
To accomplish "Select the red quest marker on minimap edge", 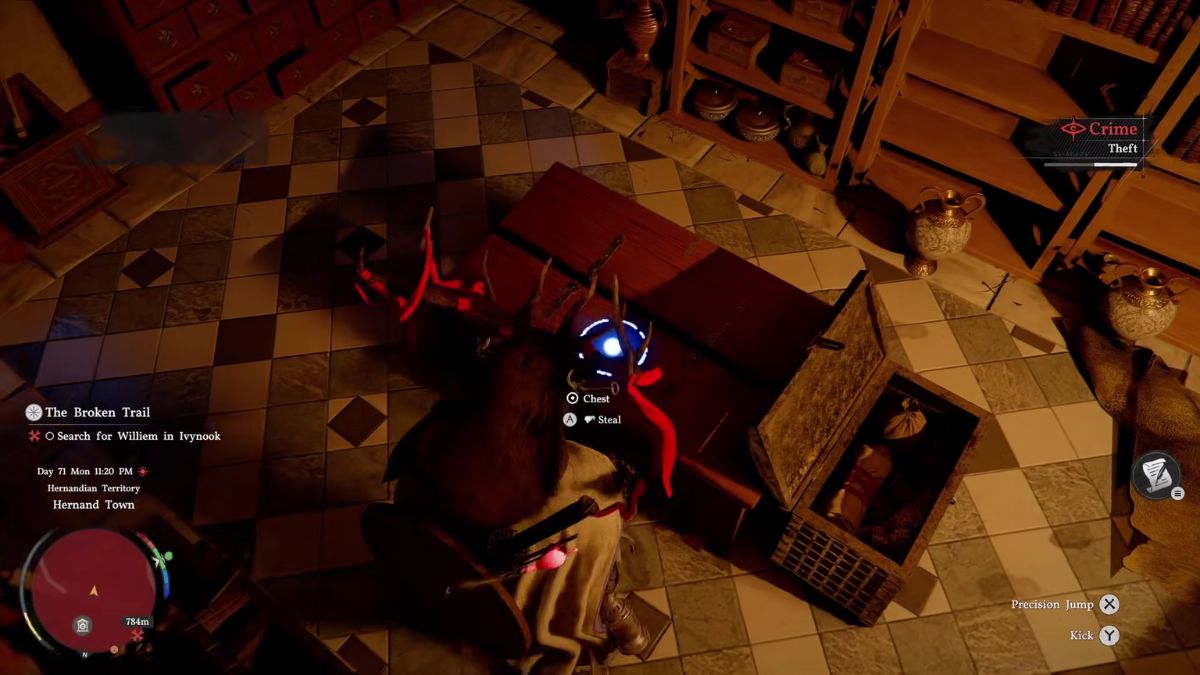I will (x=138, y=635).
